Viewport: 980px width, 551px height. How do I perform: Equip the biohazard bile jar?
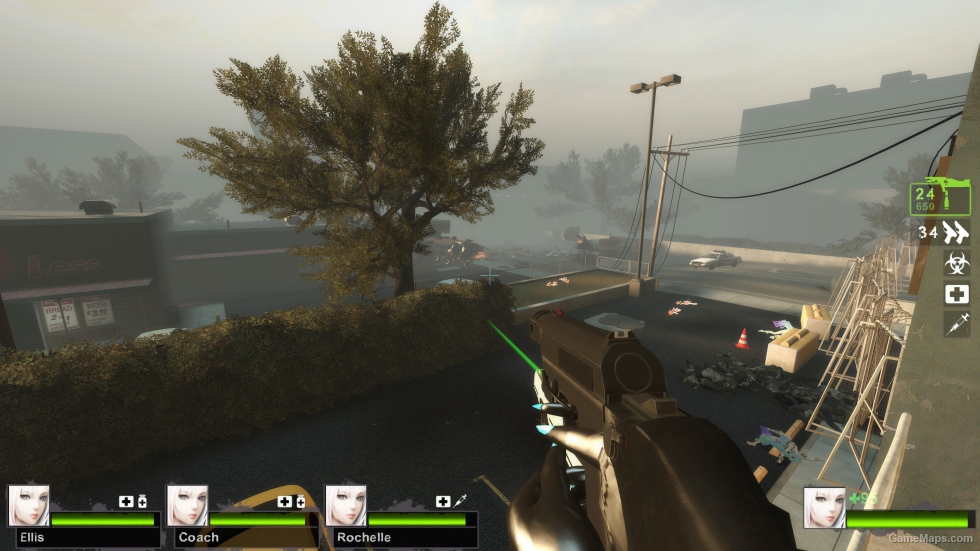coord(957,264)
